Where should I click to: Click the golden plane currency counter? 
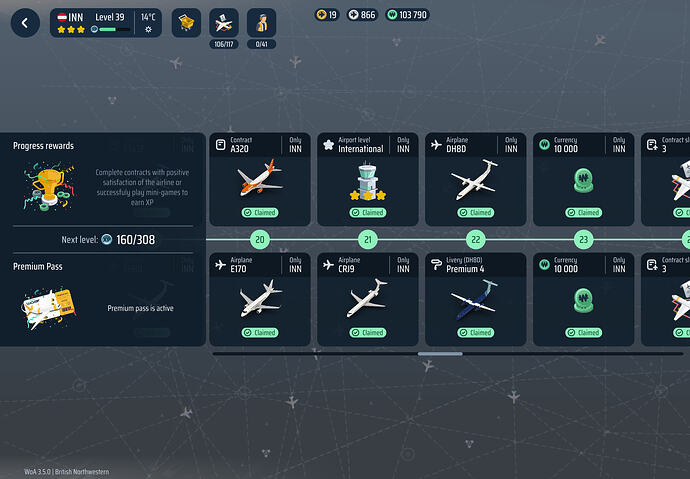pyautogui.click(x=326, y=15)
